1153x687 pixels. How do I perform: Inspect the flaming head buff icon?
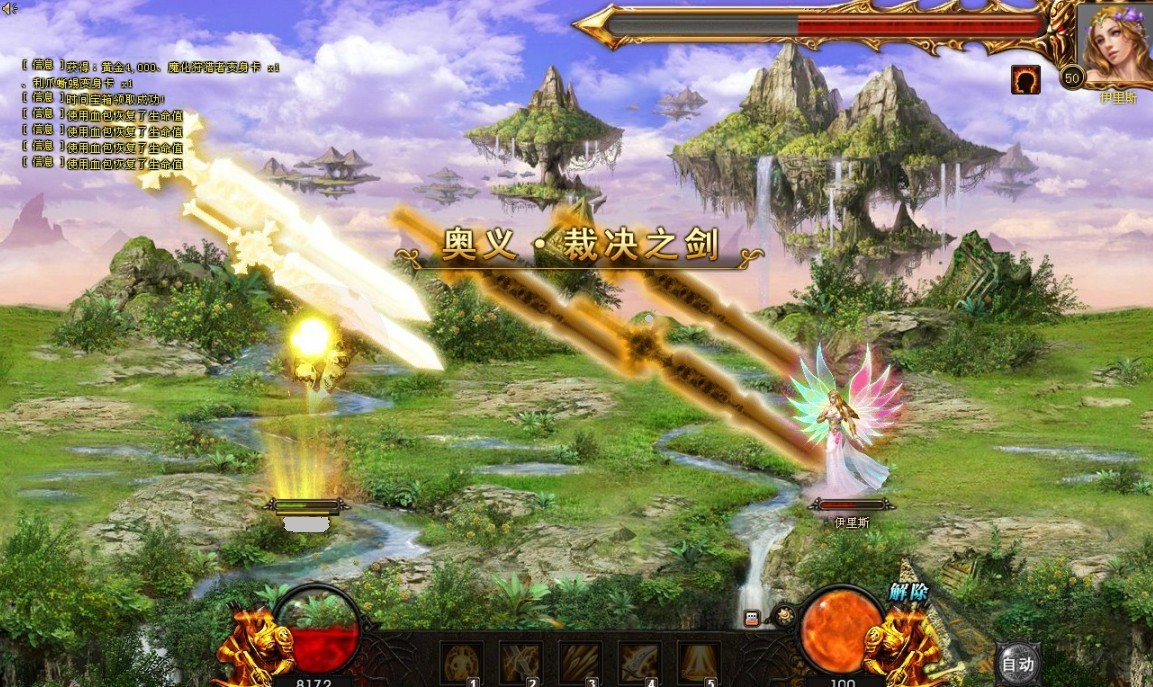click(1025, 80)
